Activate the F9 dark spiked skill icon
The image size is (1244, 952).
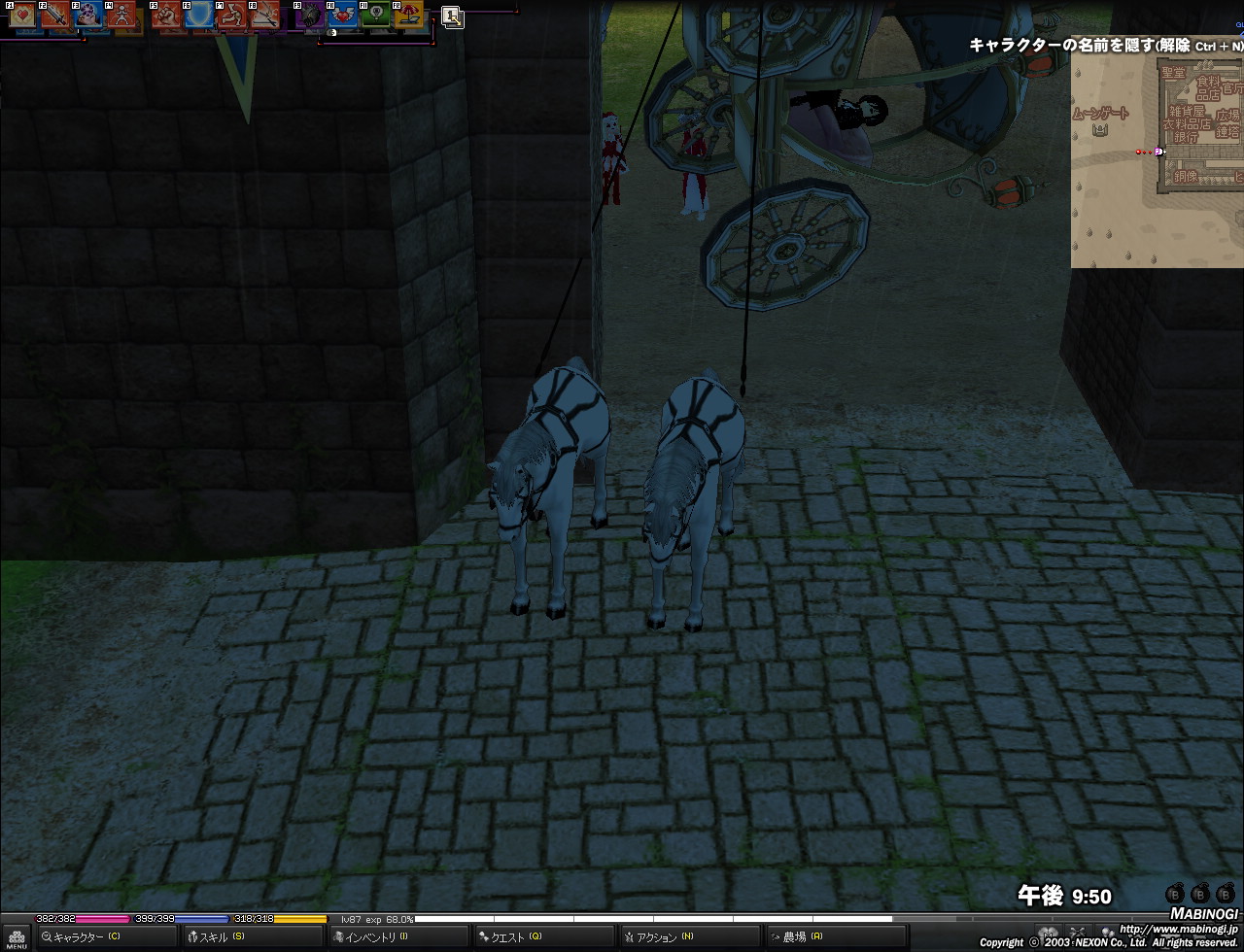click(x=311, y=15)
